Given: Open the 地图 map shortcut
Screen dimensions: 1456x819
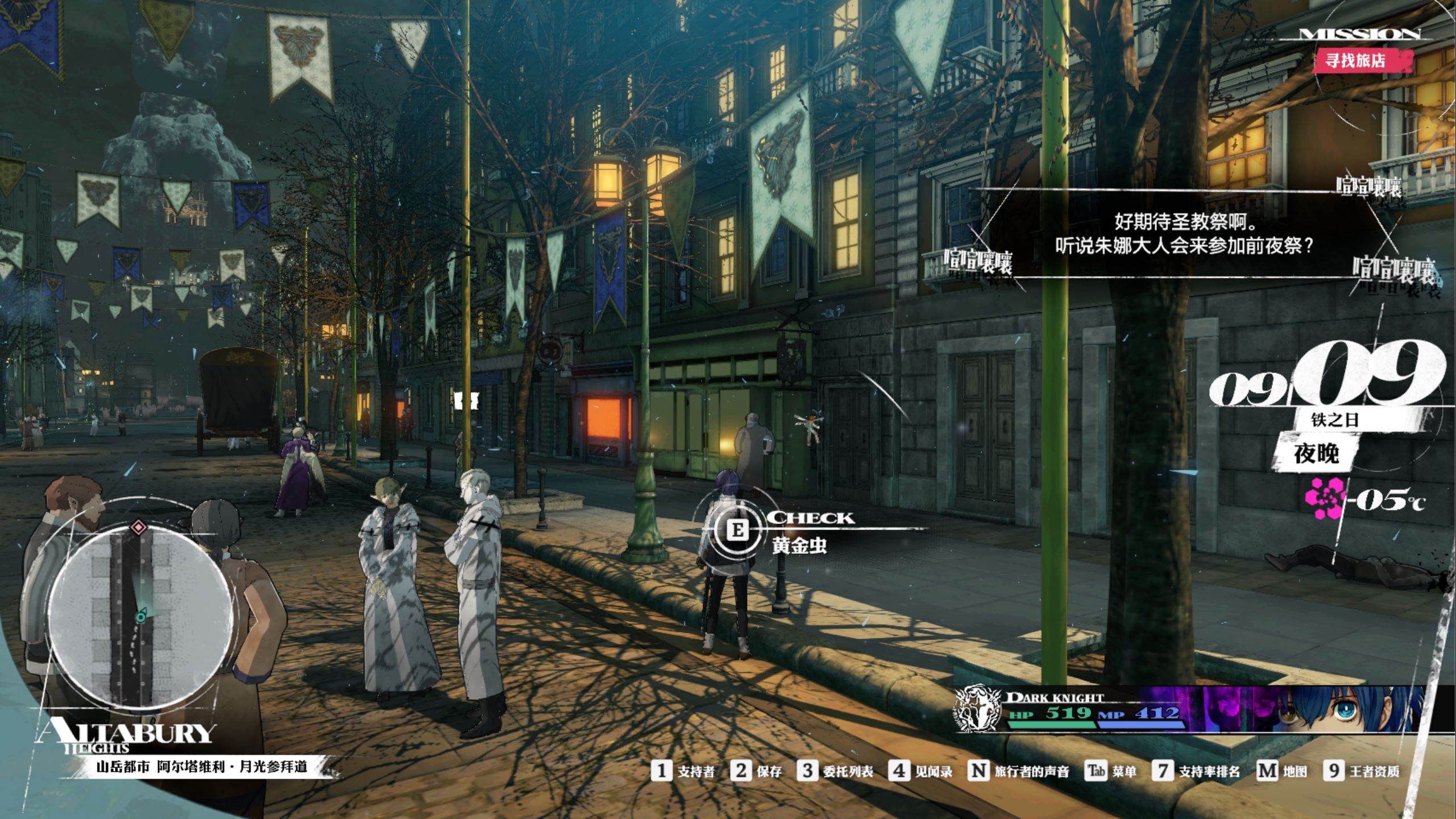Looking at the screenshot, I should point(1281,771).
